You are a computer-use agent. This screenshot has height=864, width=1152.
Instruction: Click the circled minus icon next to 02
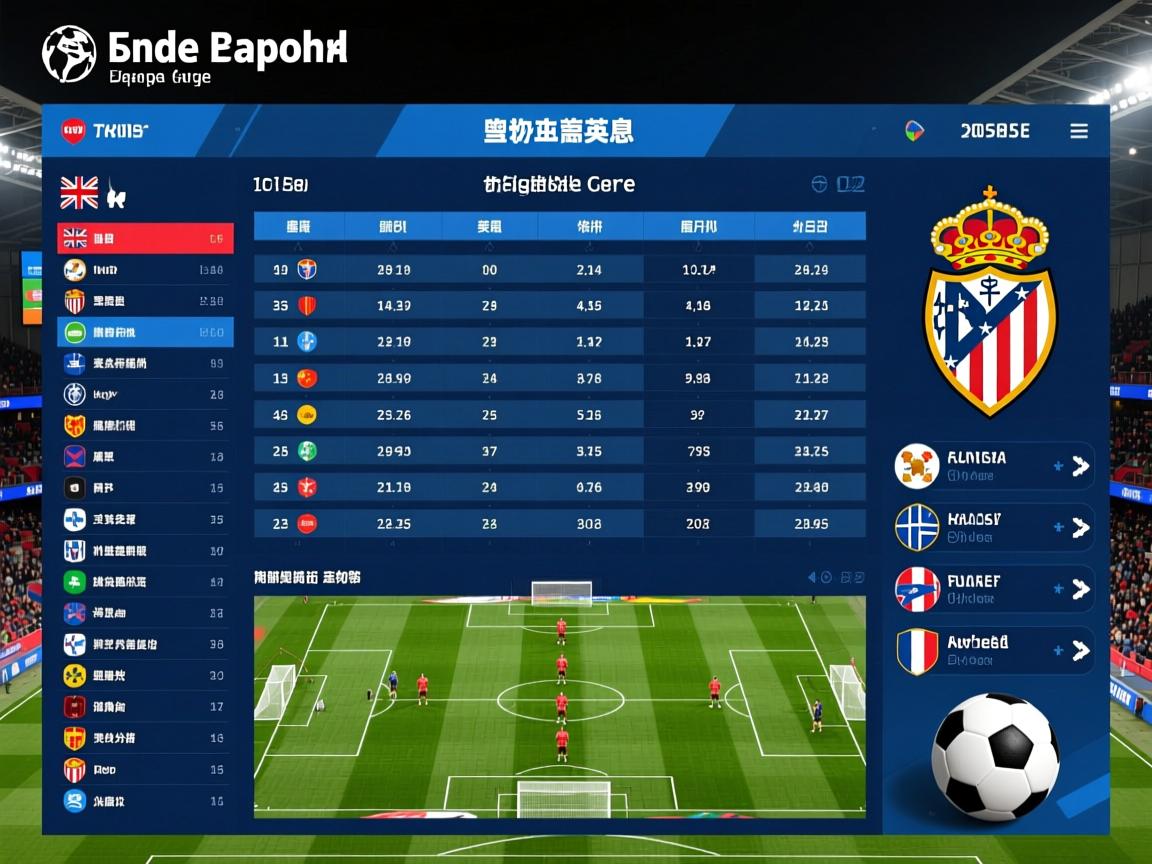click(819, 184)
